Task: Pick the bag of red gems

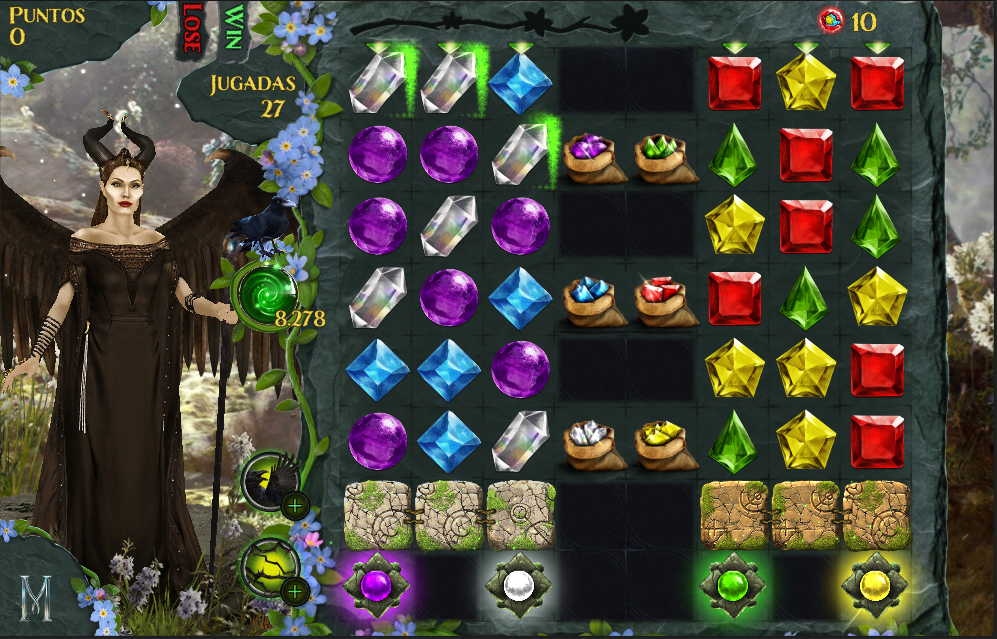Action: (x=666, y=300)
